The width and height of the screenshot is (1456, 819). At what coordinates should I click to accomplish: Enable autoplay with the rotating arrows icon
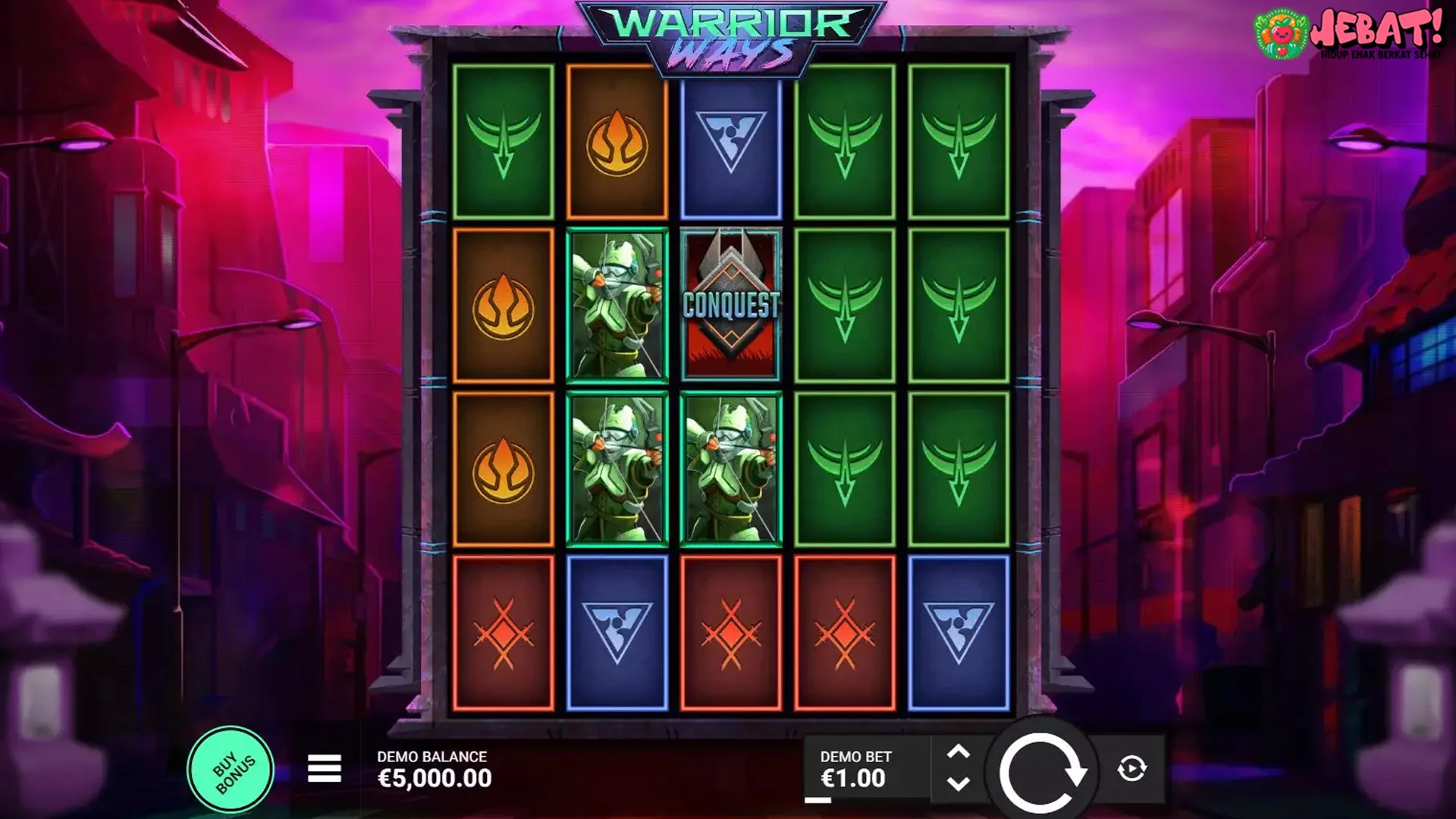tap(1130, 768)
